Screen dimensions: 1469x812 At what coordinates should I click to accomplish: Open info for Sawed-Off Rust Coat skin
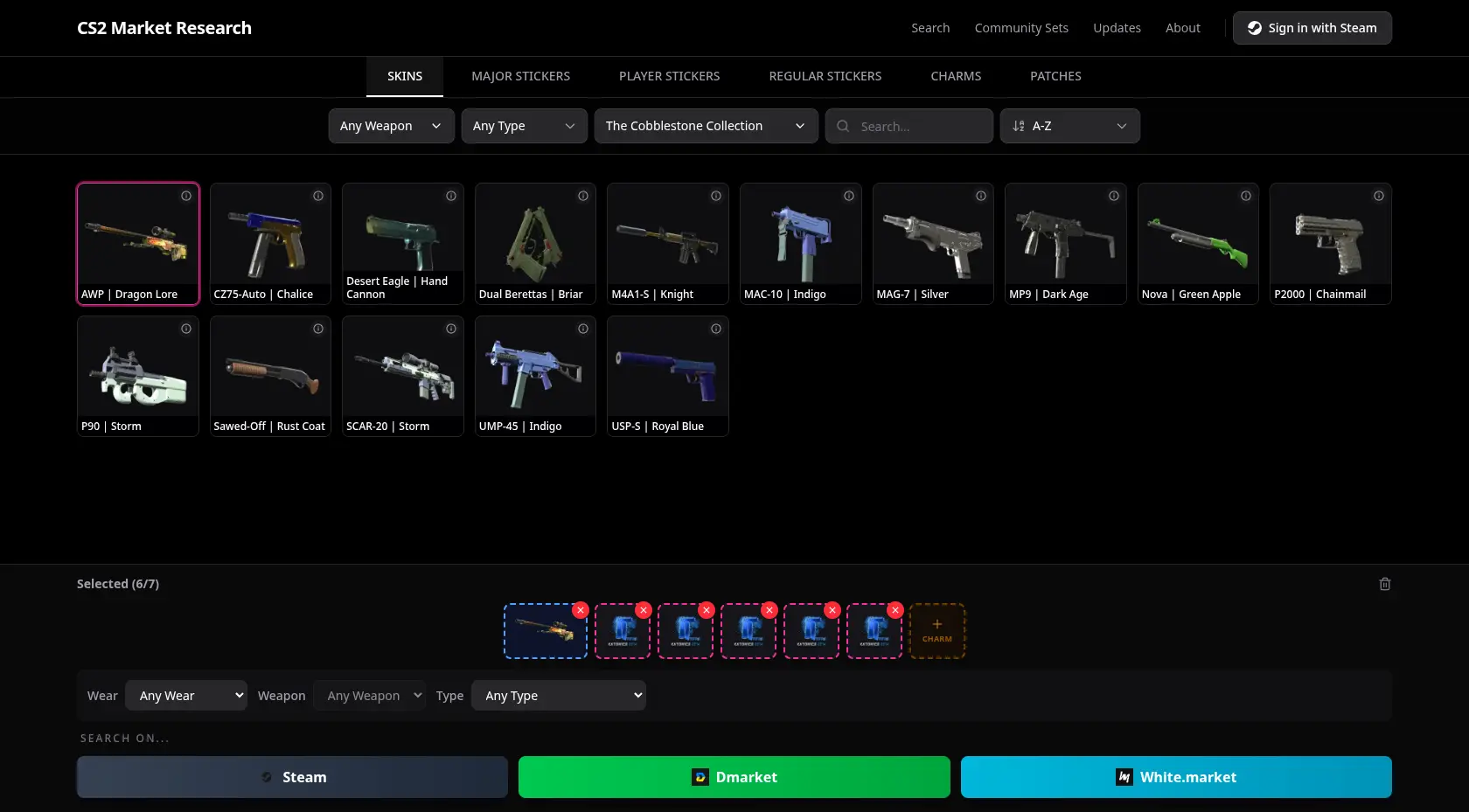[x=318, y=329]
